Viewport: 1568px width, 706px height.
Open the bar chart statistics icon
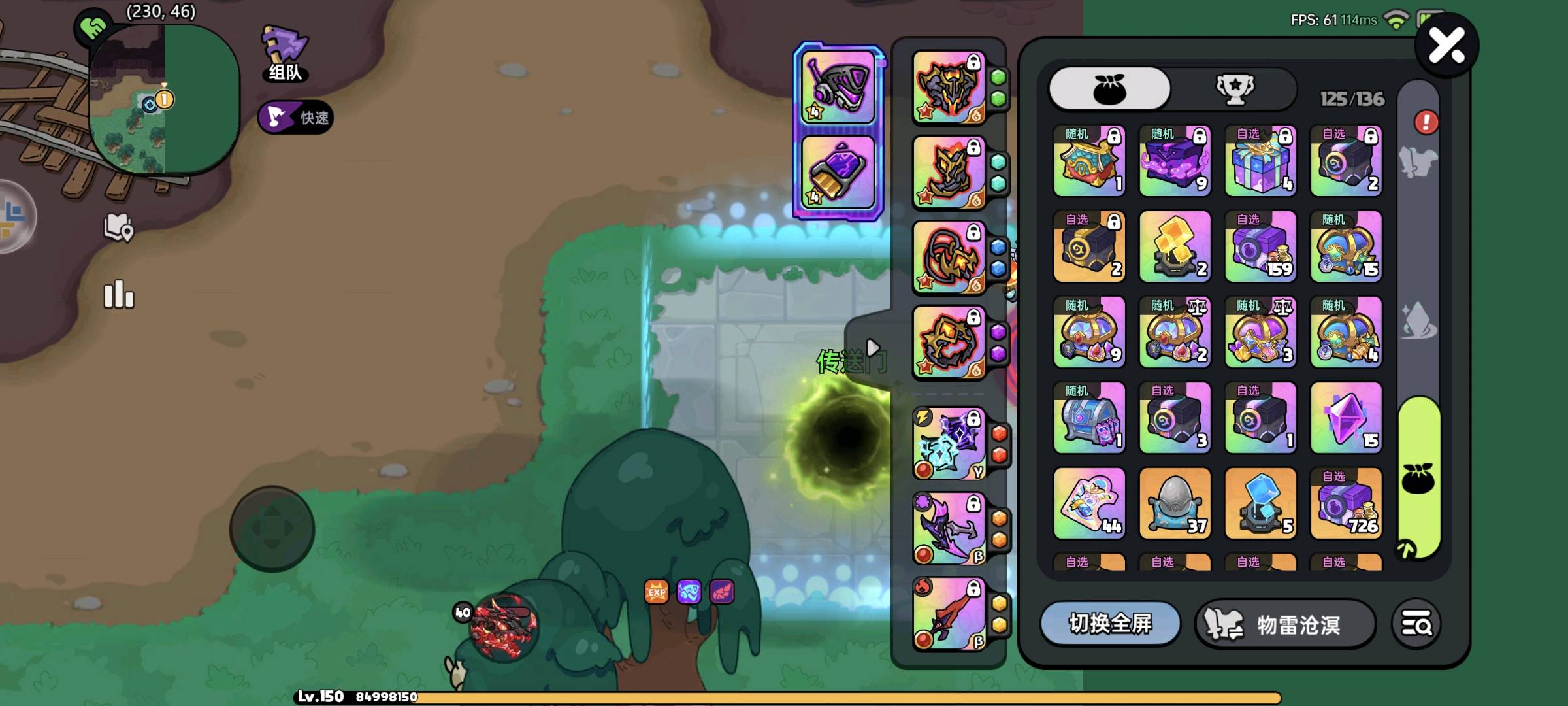[119, 295]
